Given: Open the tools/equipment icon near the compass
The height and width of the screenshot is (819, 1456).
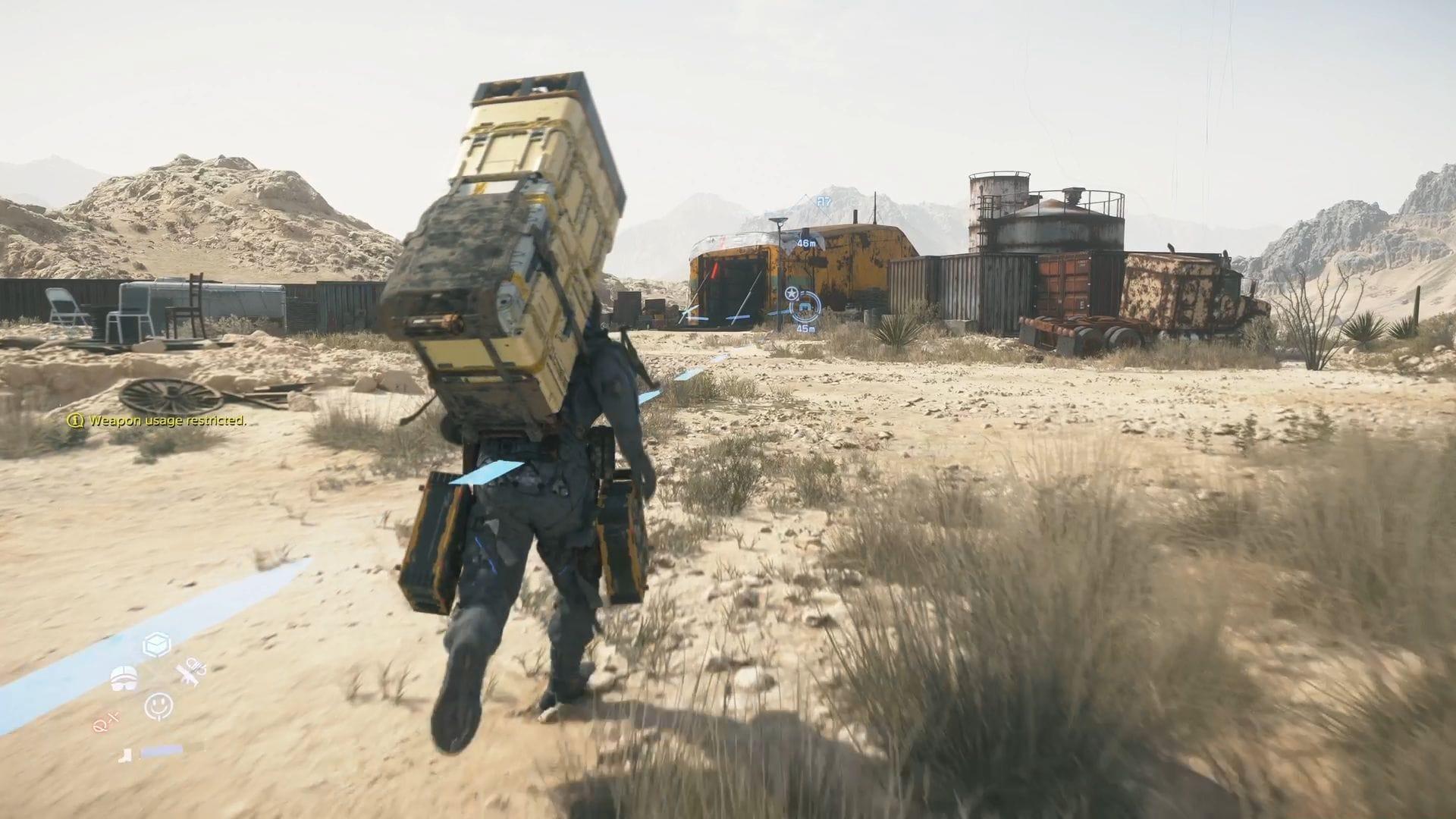Looking at the screenshot, I should [190, 673].
